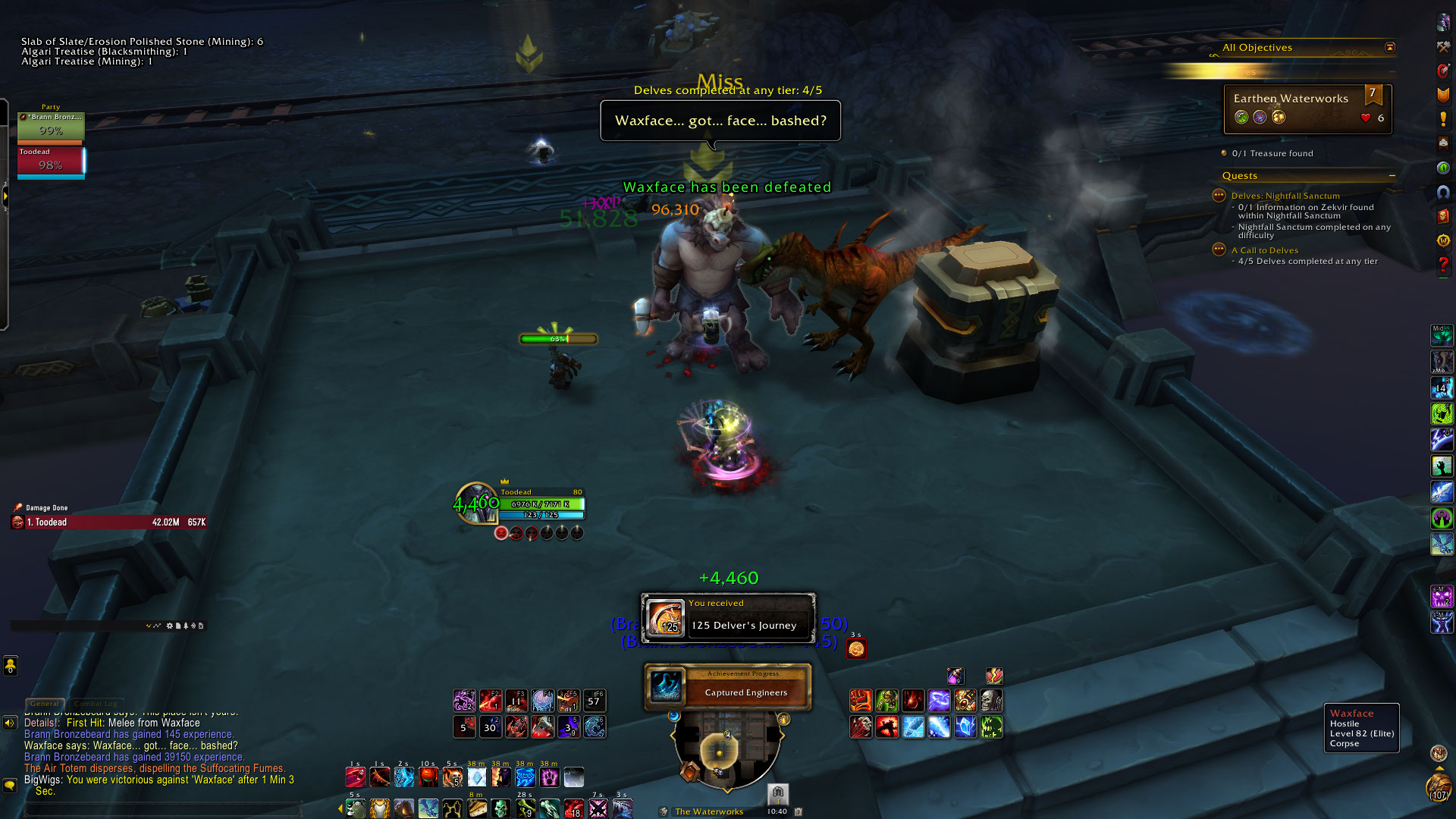This screenshot has width=1456, height=819.
Task: Open the minimap
Action: point(726,751)
